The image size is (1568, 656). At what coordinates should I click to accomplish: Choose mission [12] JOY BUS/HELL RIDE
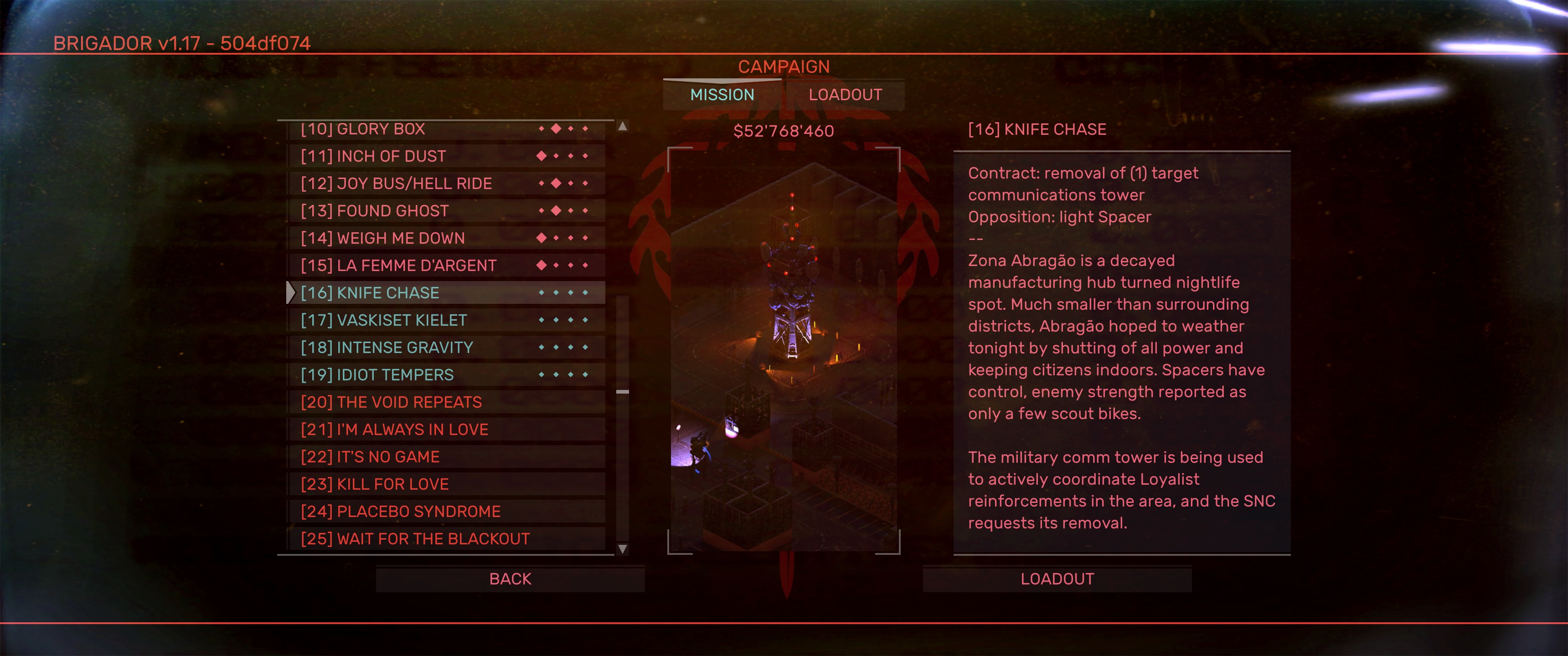[446, 184]
